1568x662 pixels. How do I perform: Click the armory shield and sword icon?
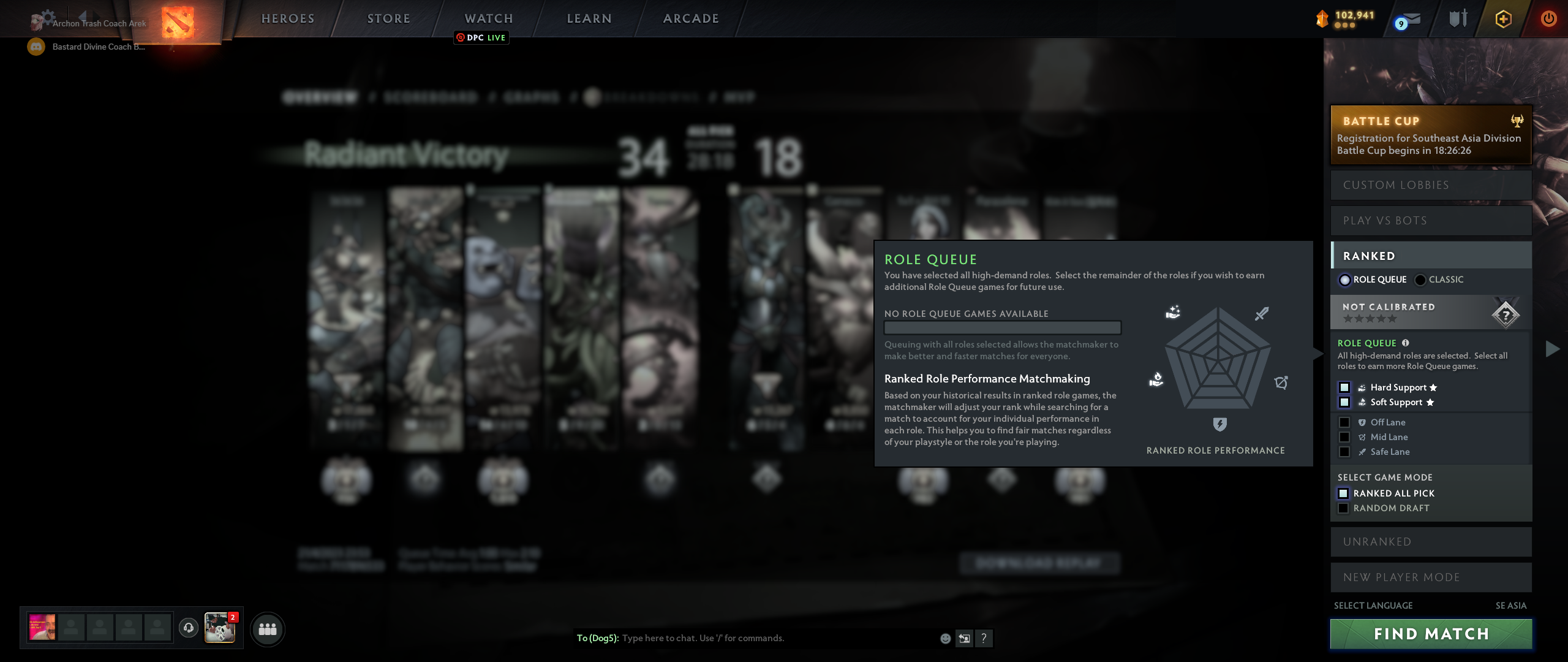point(1457,18)
